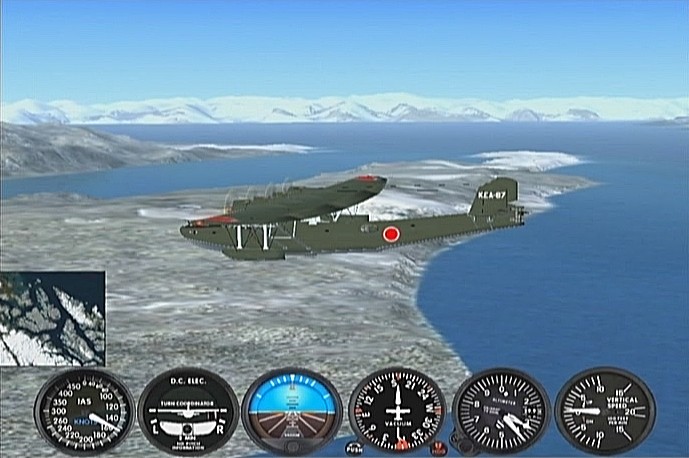This screenshot has height=458, width=689.
Task: Select the vertical speed indicator
Action: click(x=604, y=411)
